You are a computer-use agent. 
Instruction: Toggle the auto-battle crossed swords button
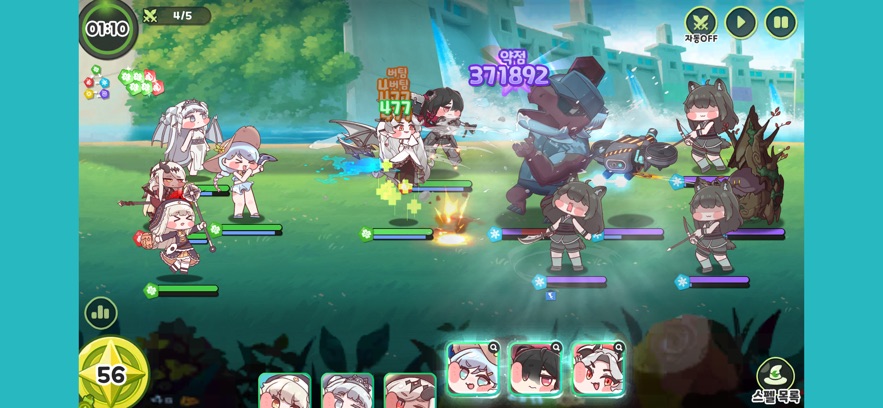coord(701,22)
